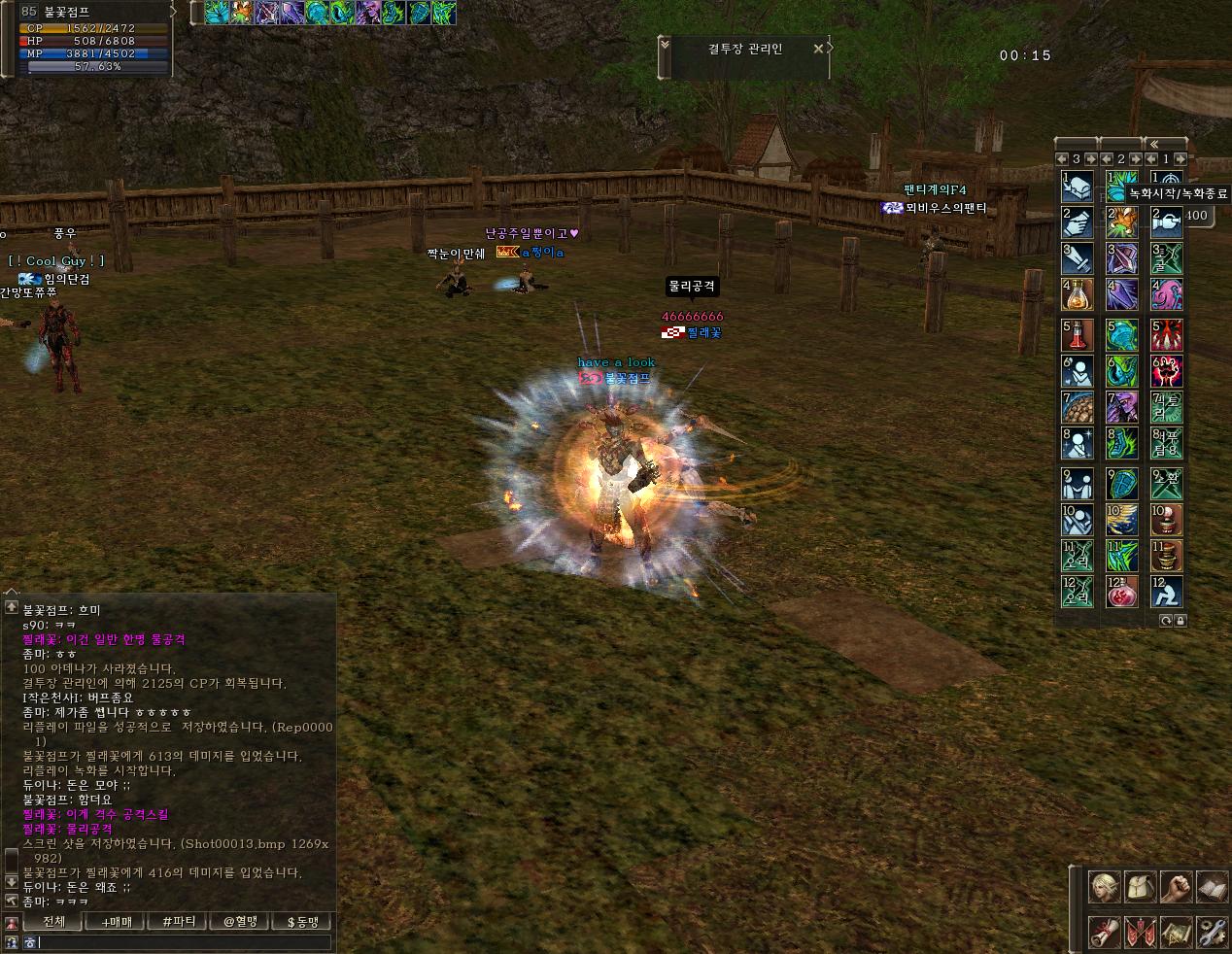This screenshot has width=1232, height=954.
Task: Open system options wrench and gears icon
Action: point(1211,933)
